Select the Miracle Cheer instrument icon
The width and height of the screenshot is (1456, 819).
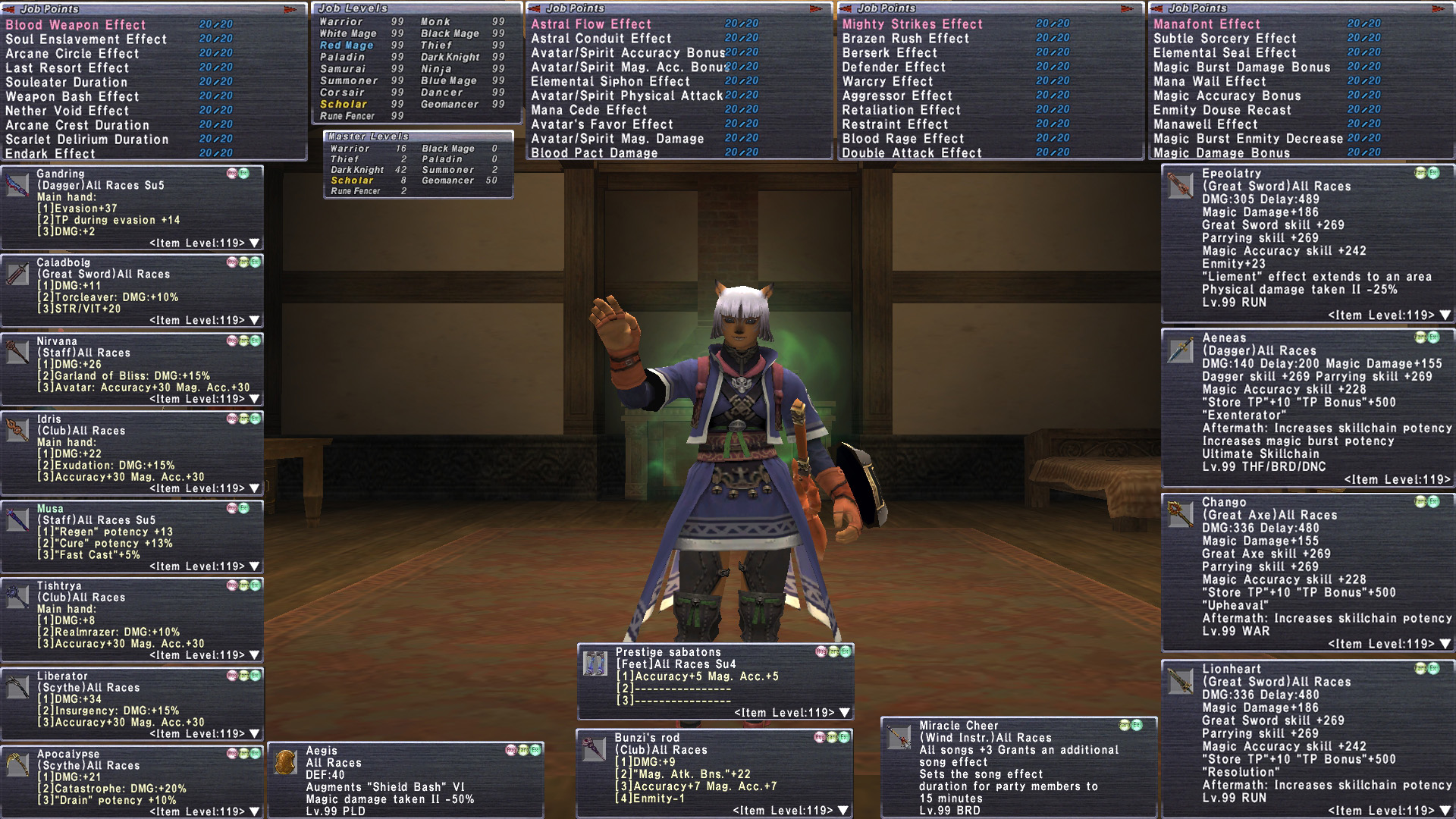pyautogui.click(x=899, y=737)
